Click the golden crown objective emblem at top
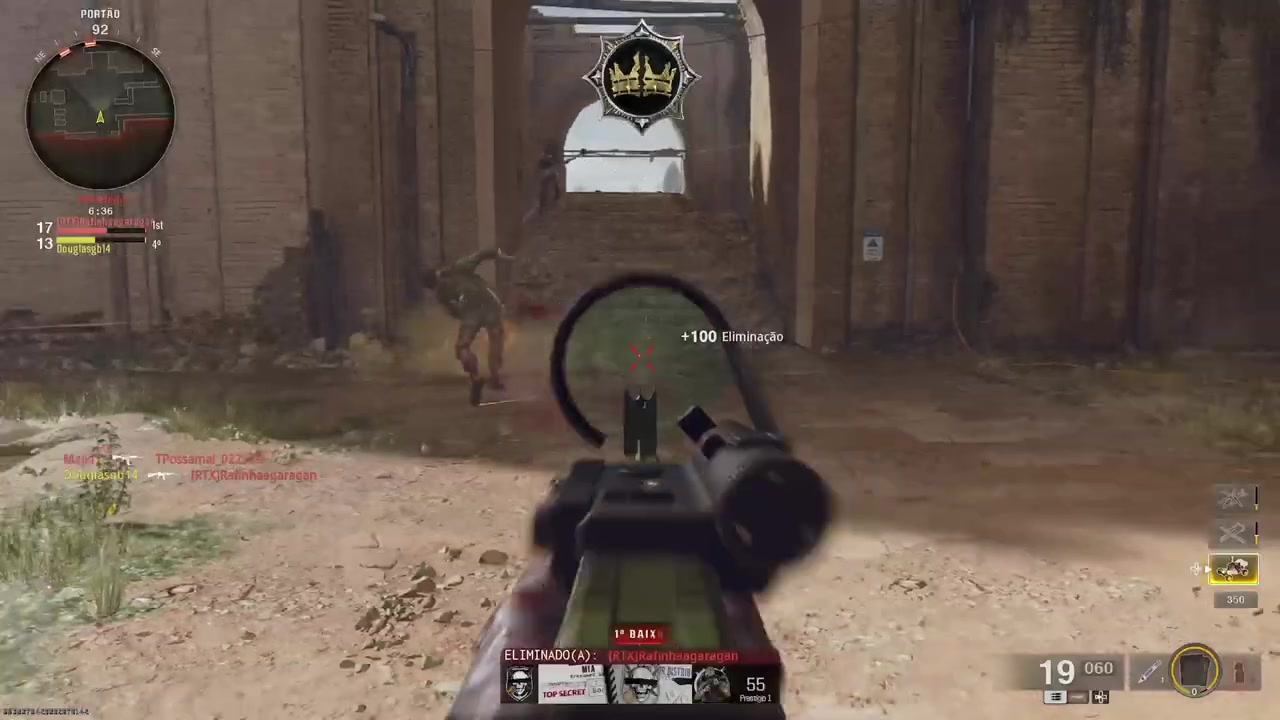Viewport: 1280px width, 720px height. click(641, 75)
